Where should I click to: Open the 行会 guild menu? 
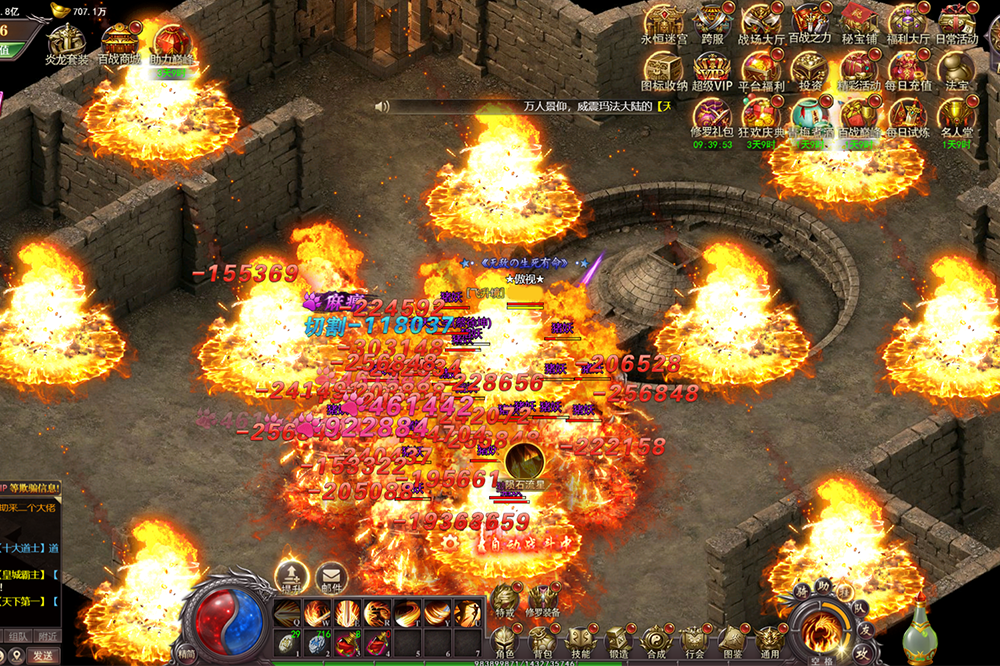[x=694, y=640]
